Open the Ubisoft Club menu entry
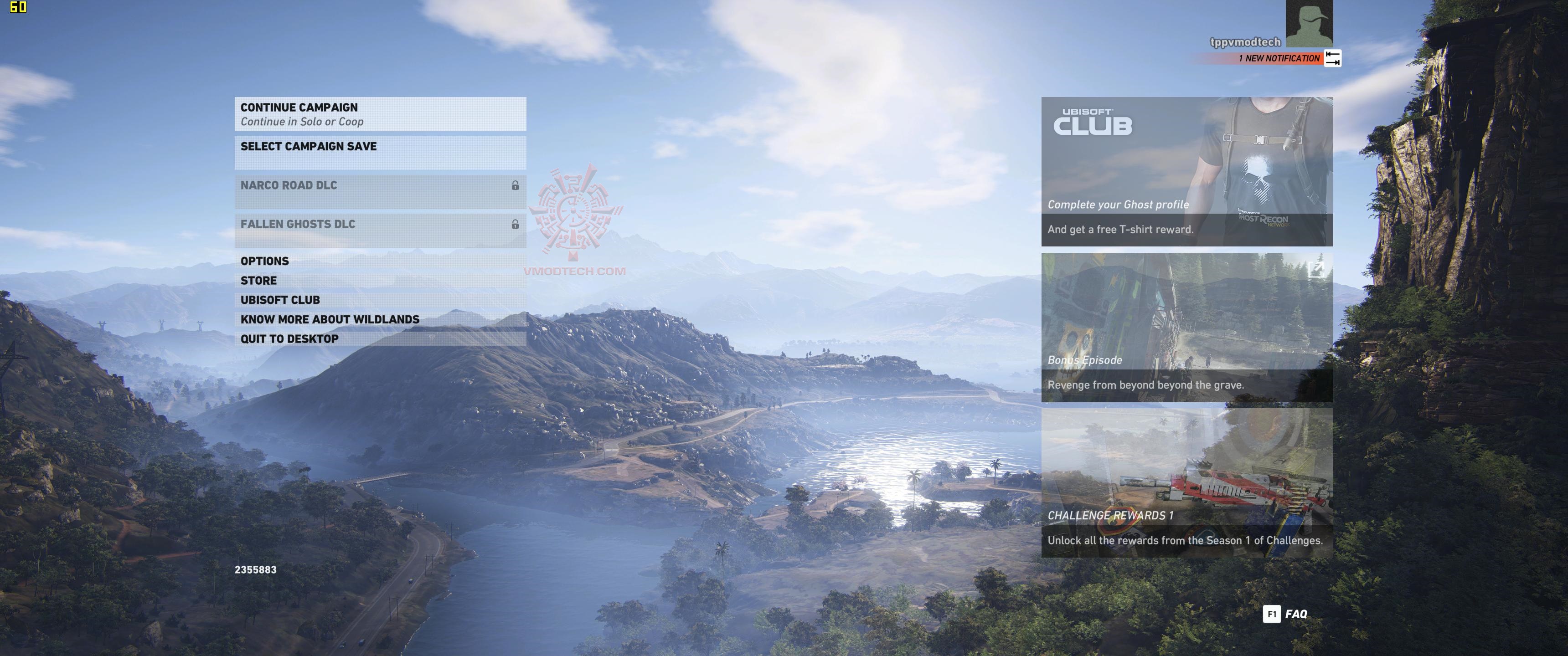This screenshot has width=1568, height=656. (x=380, y=300)
